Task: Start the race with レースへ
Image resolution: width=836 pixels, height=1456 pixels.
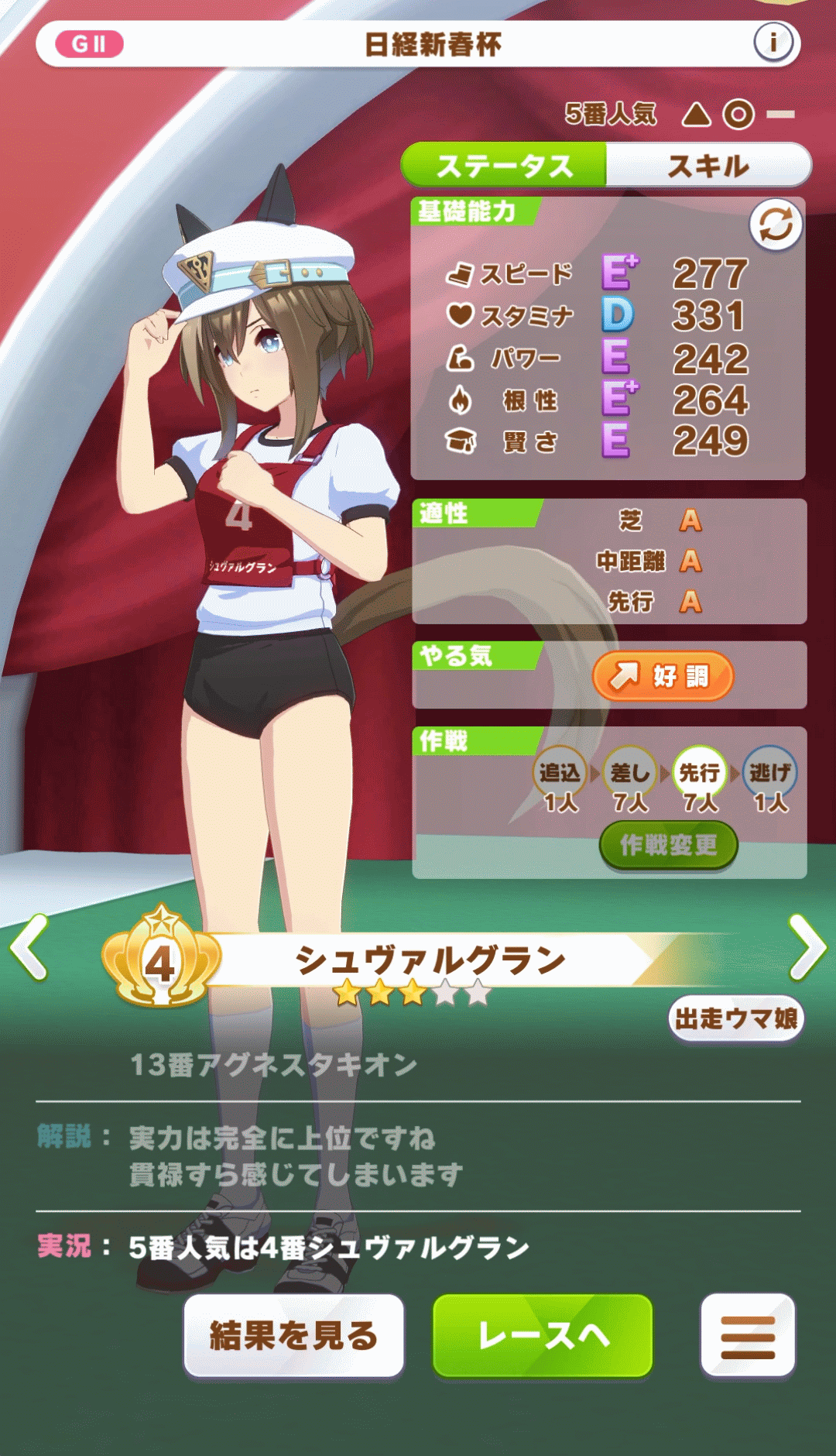Action: coord(543,1335)
